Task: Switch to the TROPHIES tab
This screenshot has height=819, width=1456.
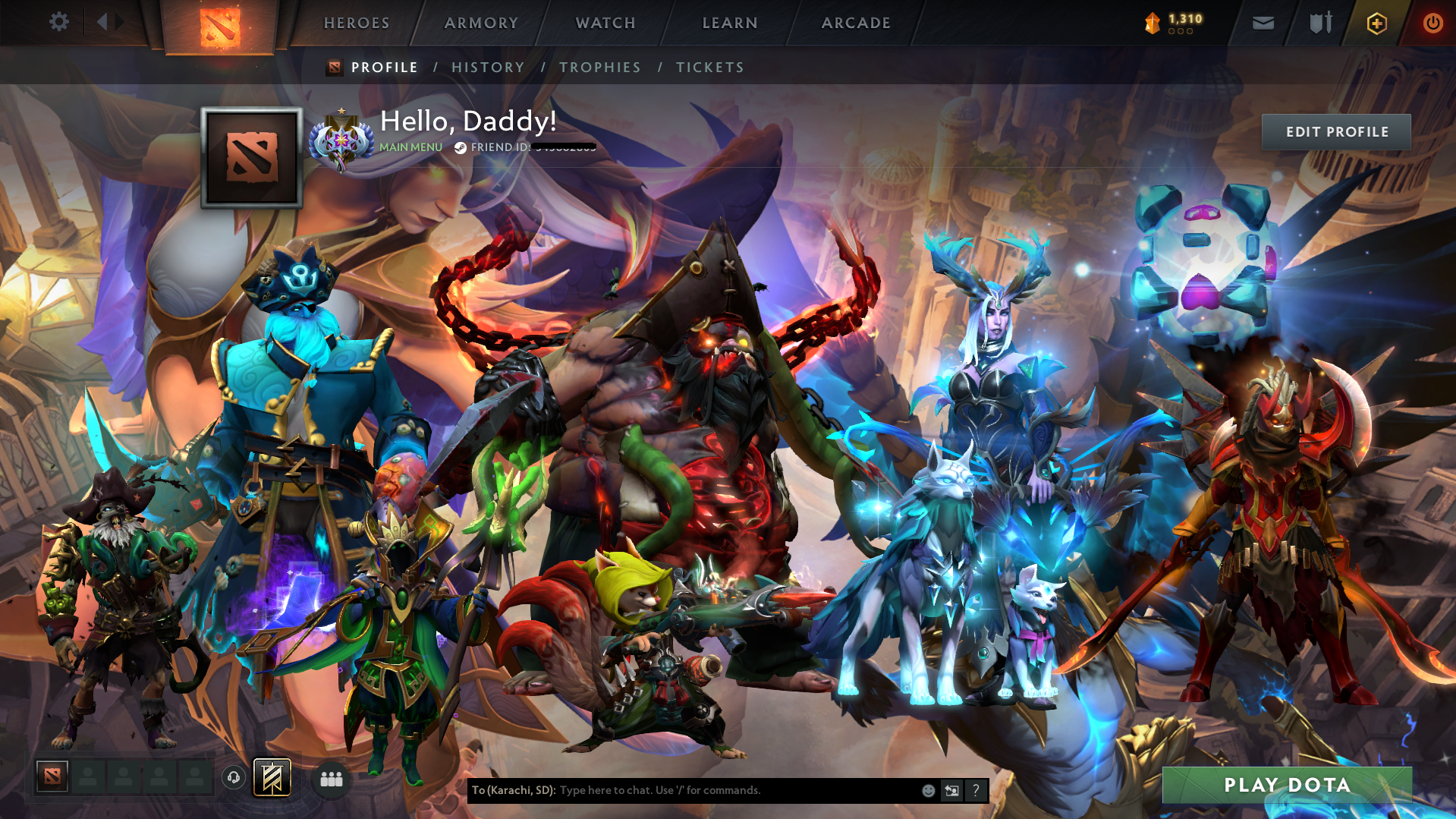Action: tap(599, 67)
